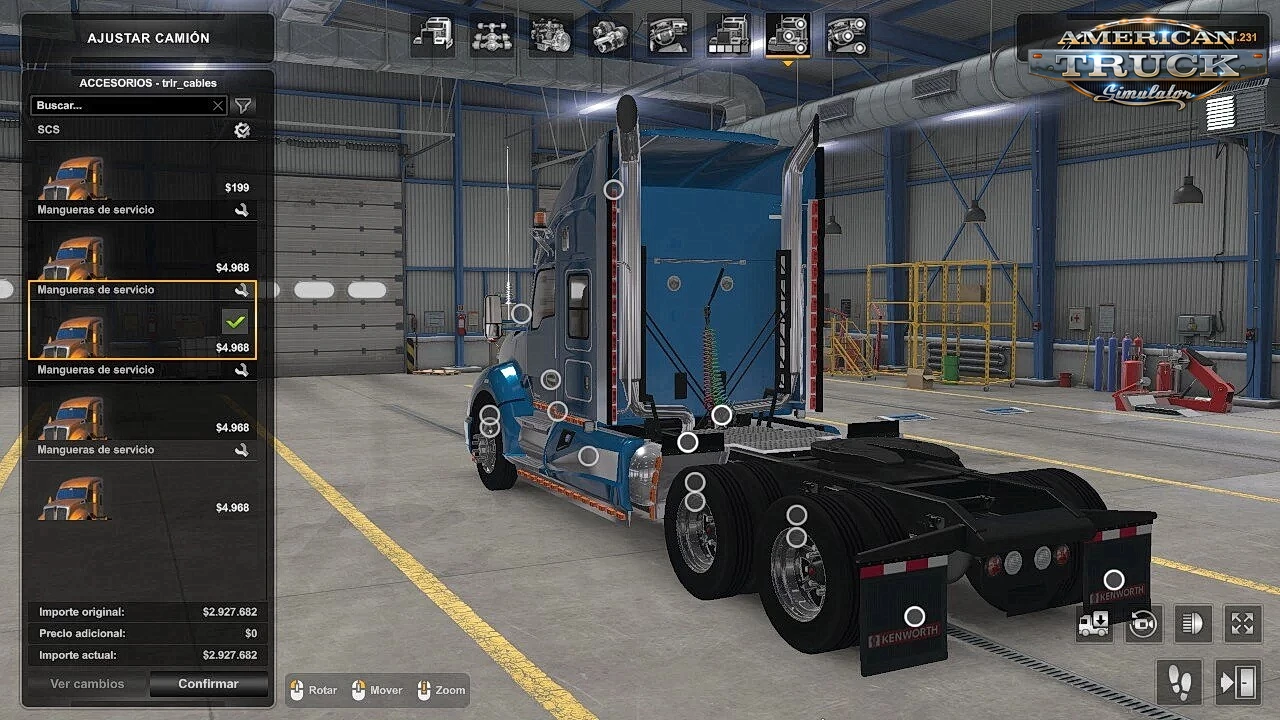Exit the workshop via the door icon
The image size is (1280, 720).
(1238, 683)
